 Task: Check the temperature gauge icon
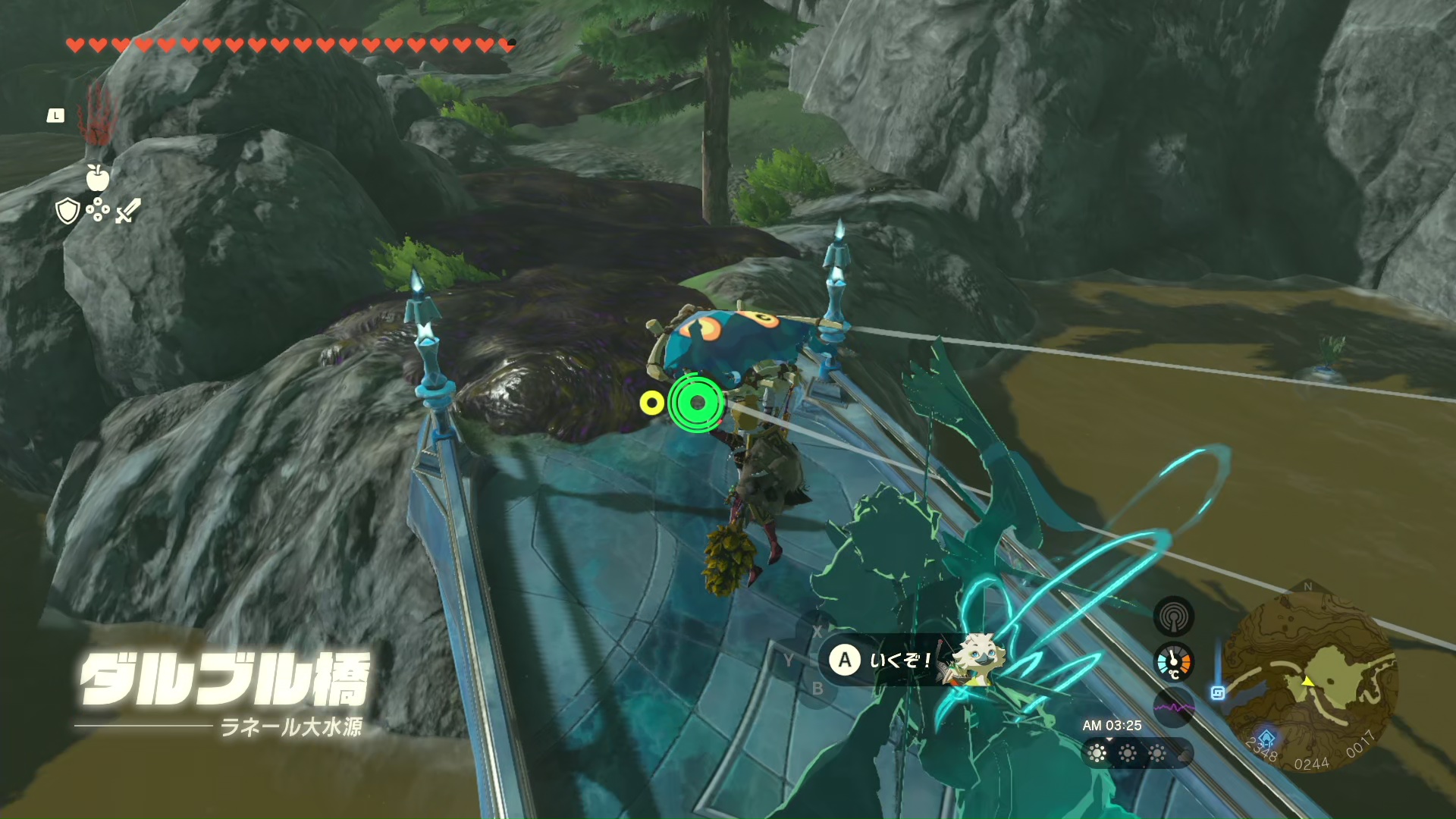pyautogui.click(x=1173, y=662)
